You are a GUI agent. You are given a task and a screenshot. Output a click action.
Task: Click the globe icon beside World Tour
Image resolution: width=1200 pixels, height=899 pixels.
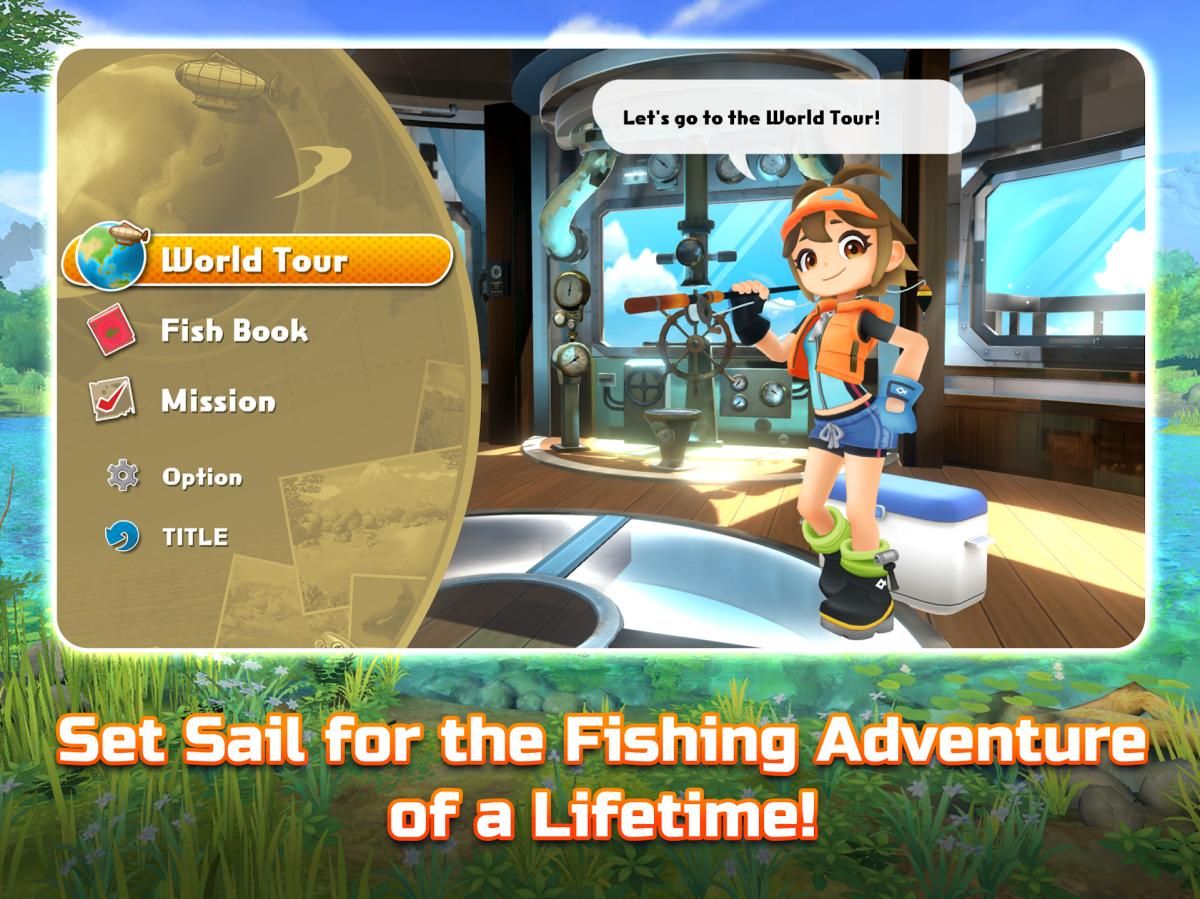tap(110, 256)
